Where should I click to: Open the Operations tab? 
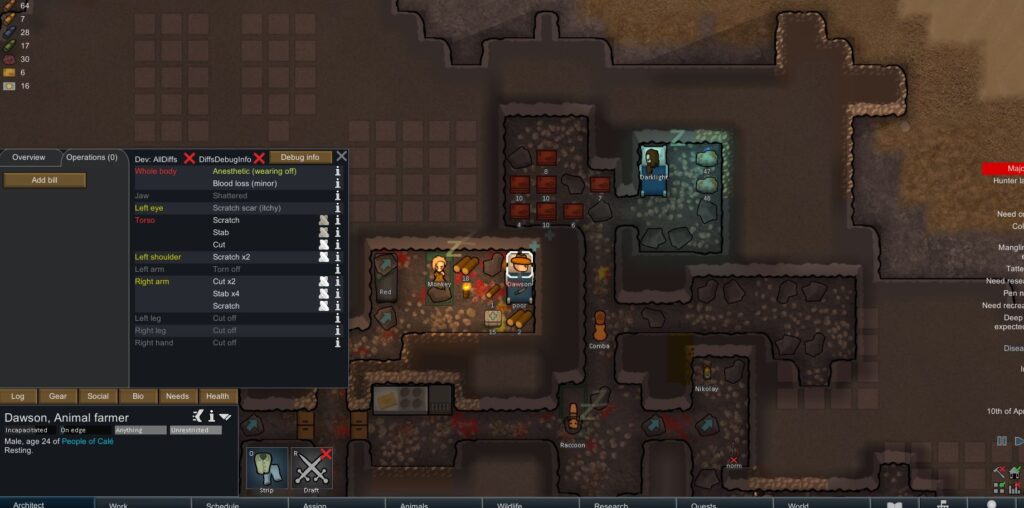click(92, 157)
